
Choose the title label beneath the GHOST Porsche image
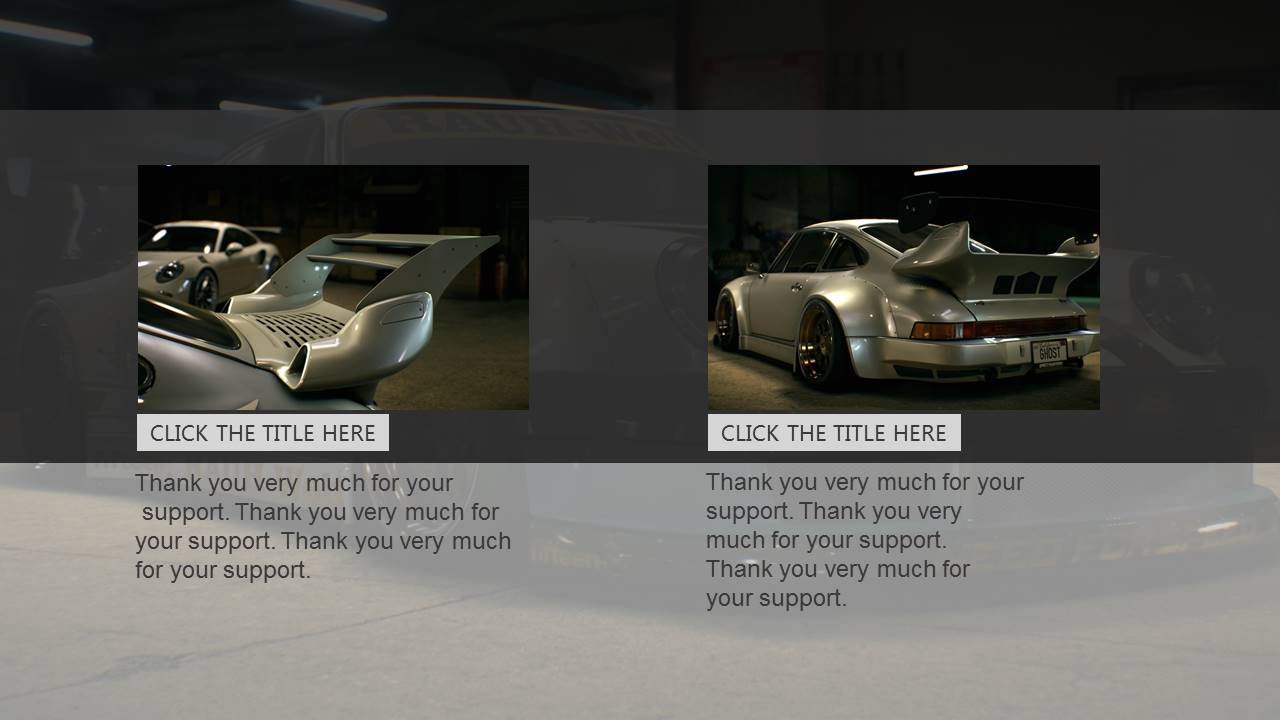pyautogui.click(x=834, y=433)
